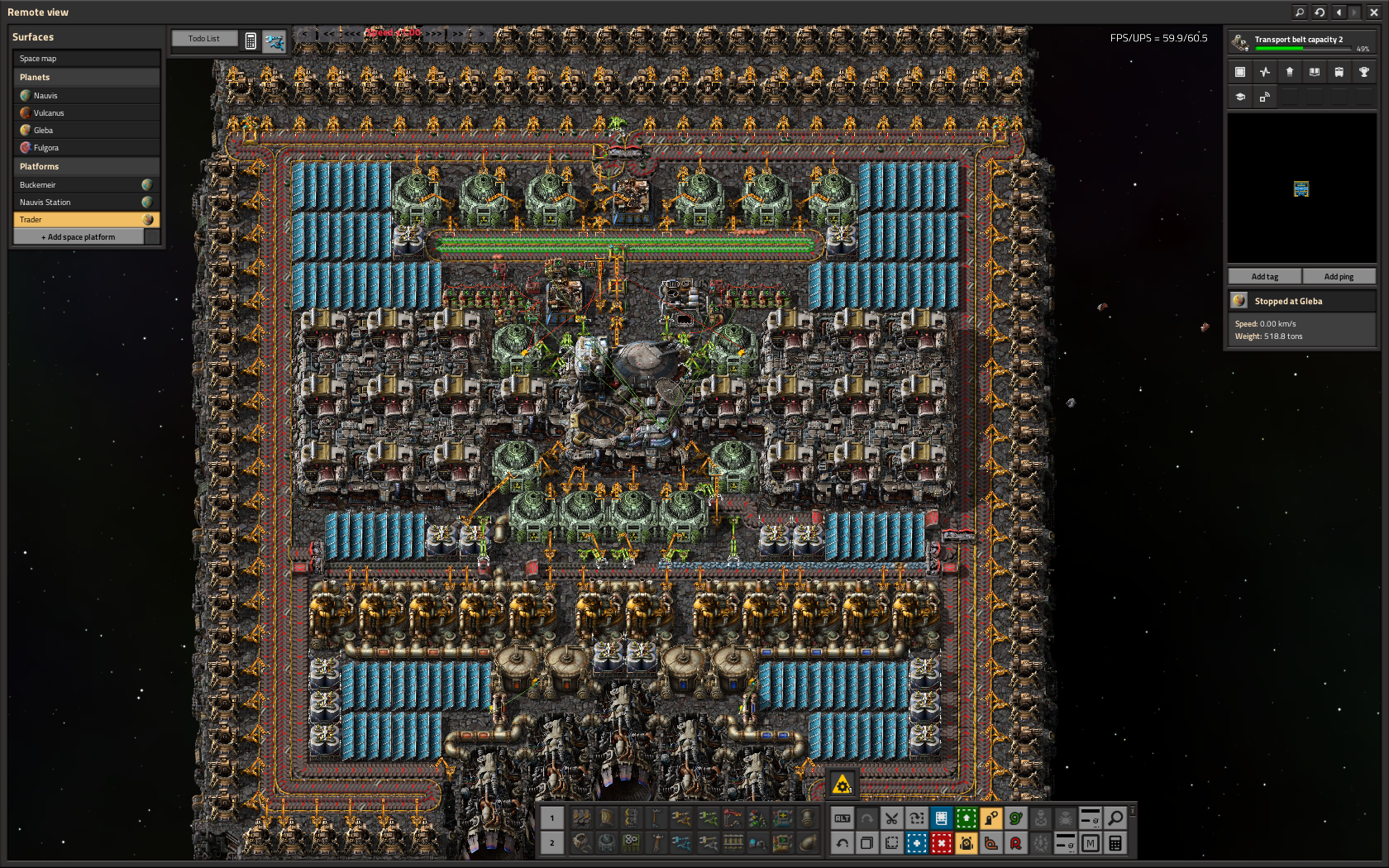Click the Add space platform button
The image size is (1389, 868).
point(79,237)
